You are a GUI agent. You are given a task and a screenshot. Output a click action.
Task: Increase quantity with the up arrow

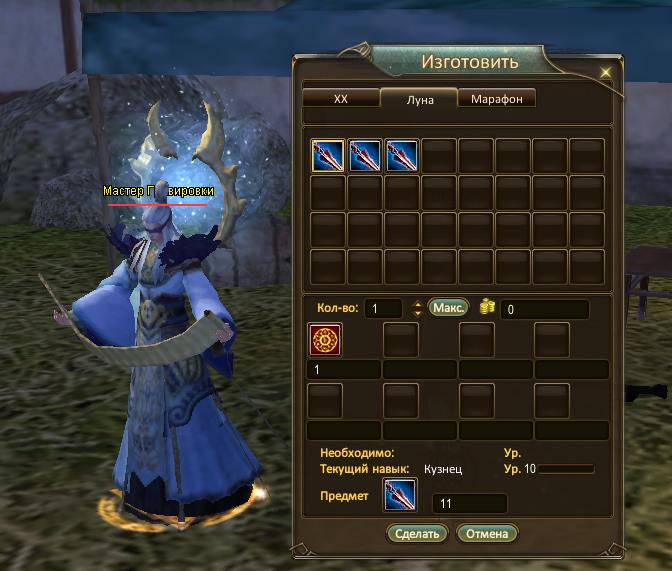pos(416,304)
